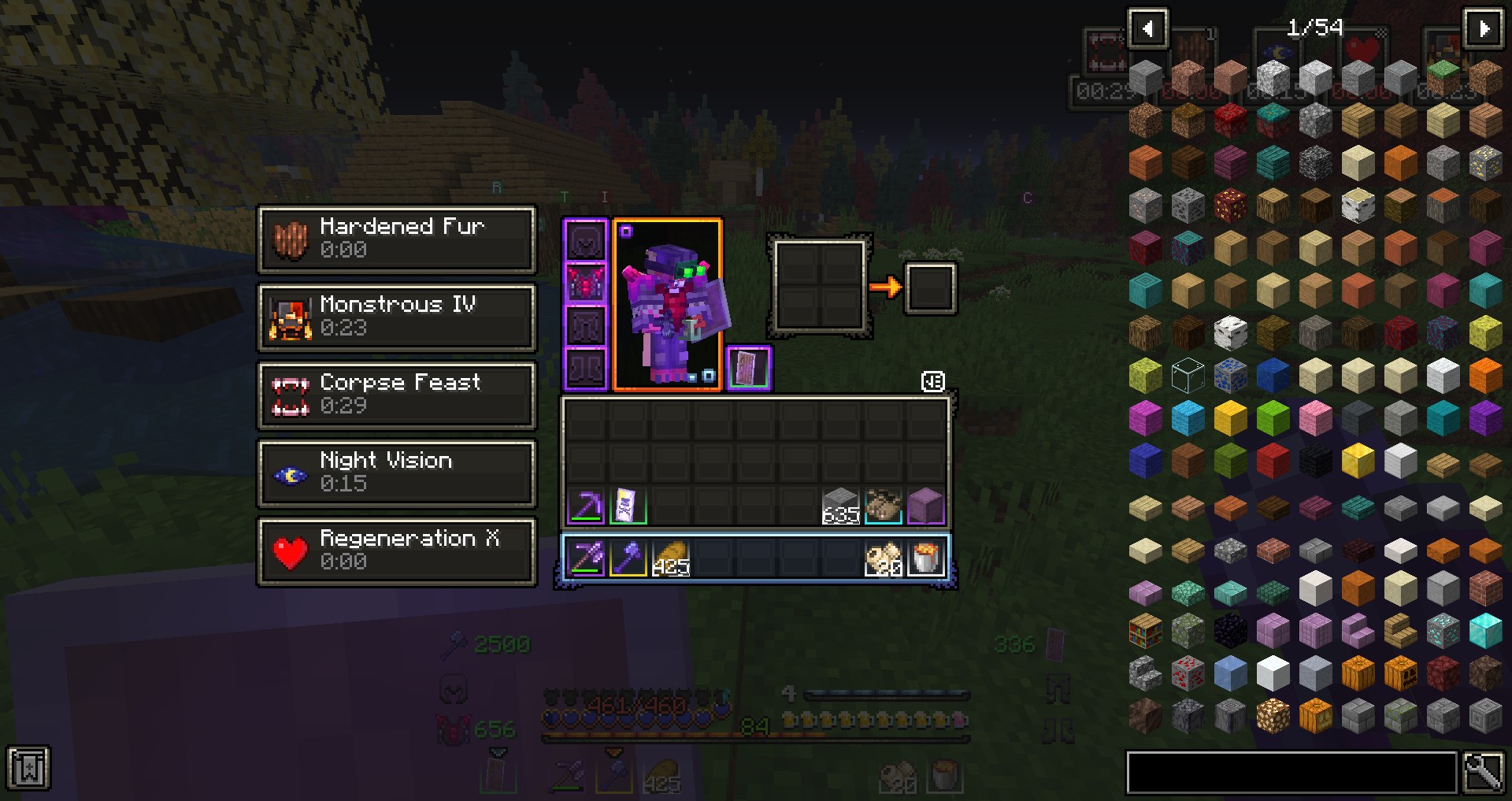The width and height of the screenshot is (1512, 801).
Task: Click the Night Vision effect panel
Action: 397,473
